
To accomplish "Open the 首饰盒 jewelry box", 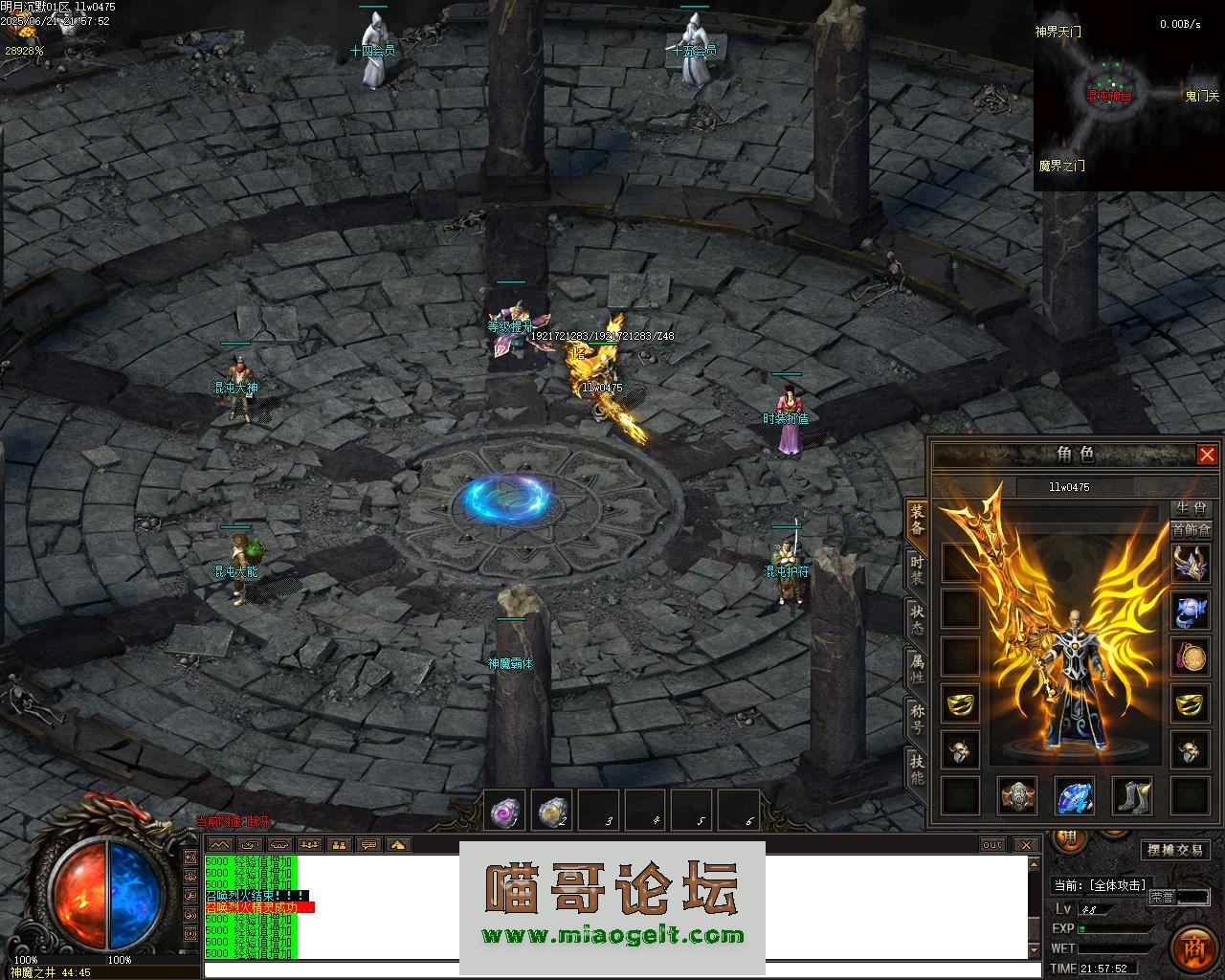I will coord(1191,530).
